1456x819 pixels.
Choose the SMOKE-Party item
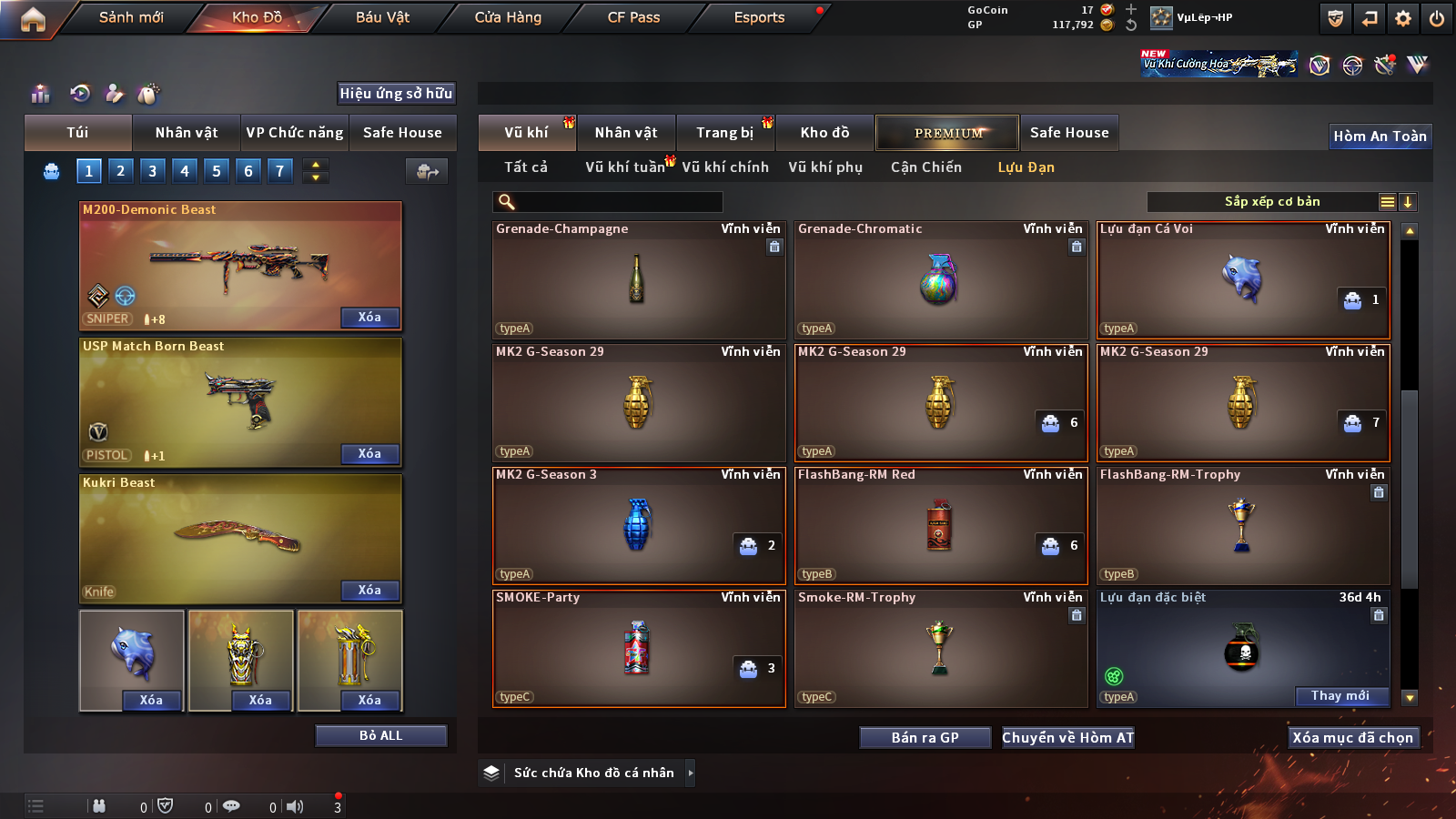coord(638,649)
